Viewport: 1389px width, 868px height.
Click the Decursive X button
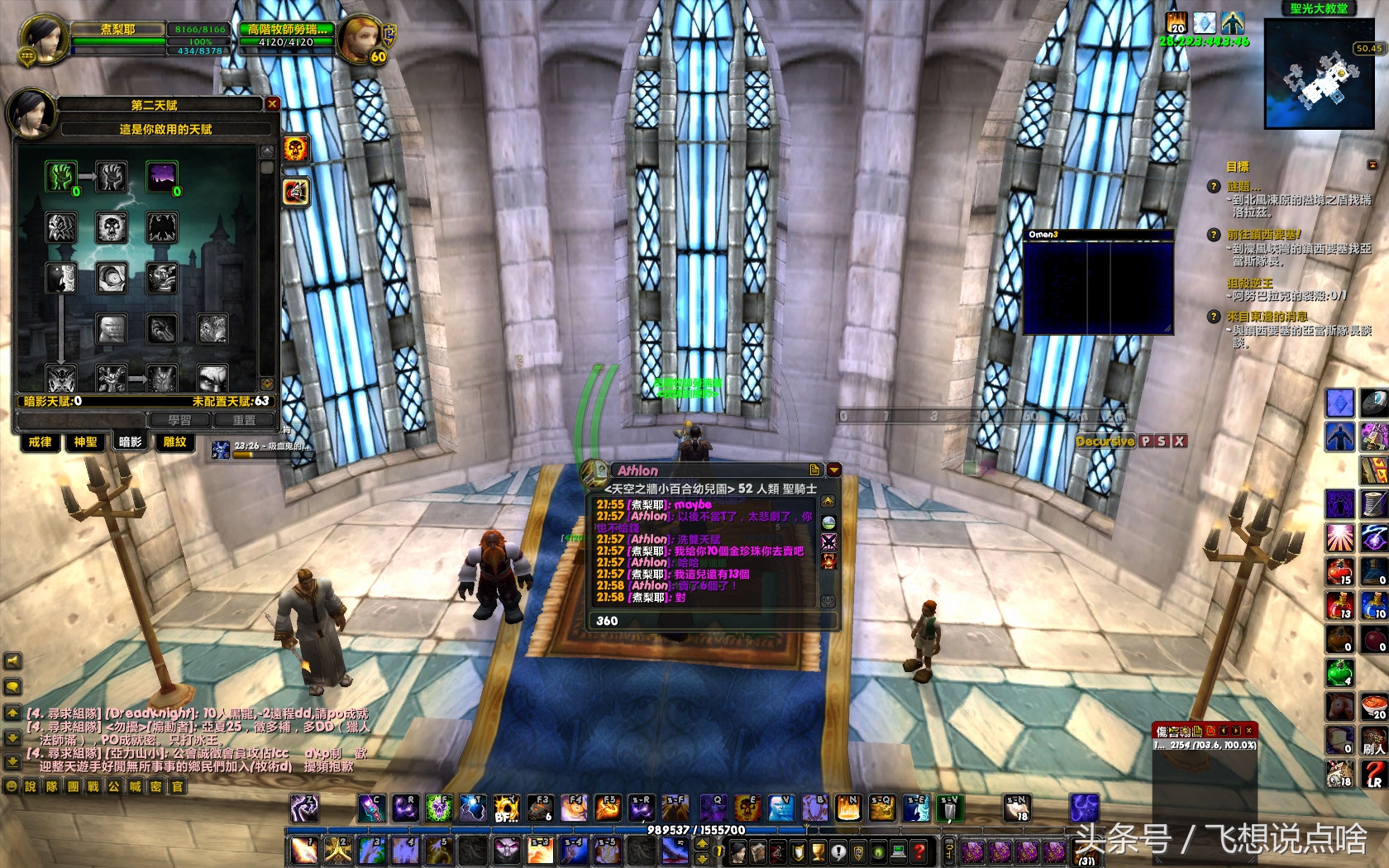pyautogui.click(x=1180, y=441)
